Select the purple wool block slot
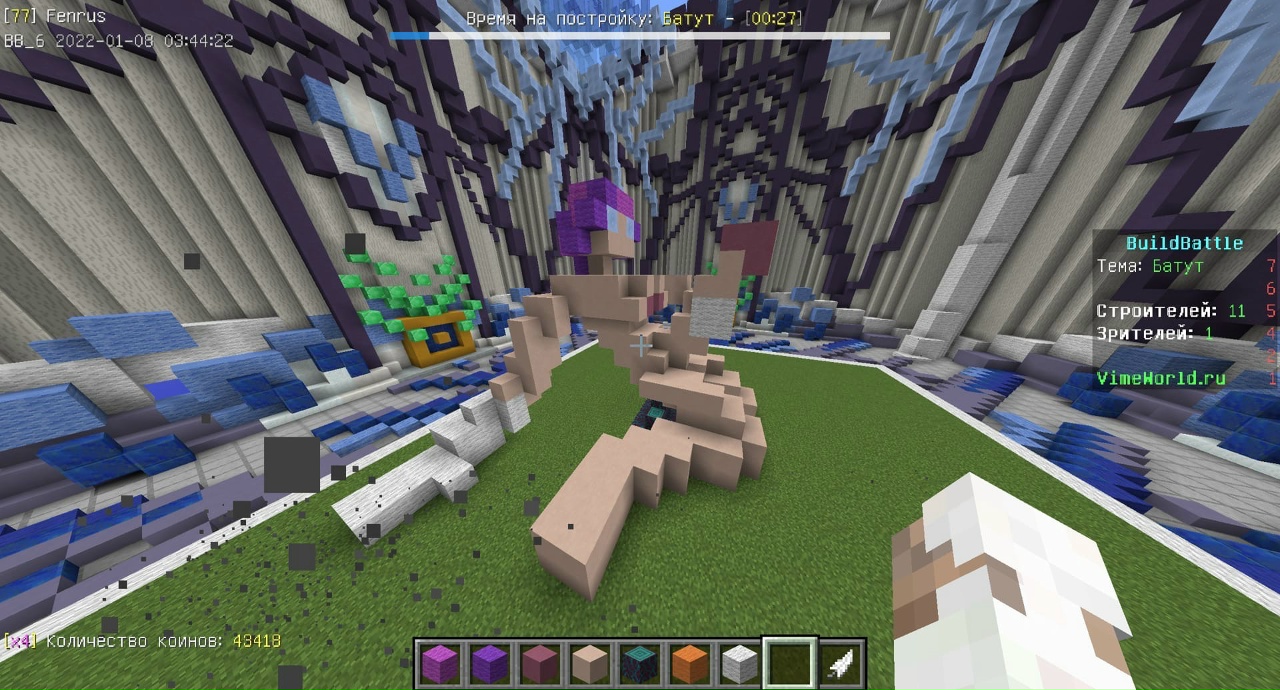1280x690 pixels. [489, 664]
